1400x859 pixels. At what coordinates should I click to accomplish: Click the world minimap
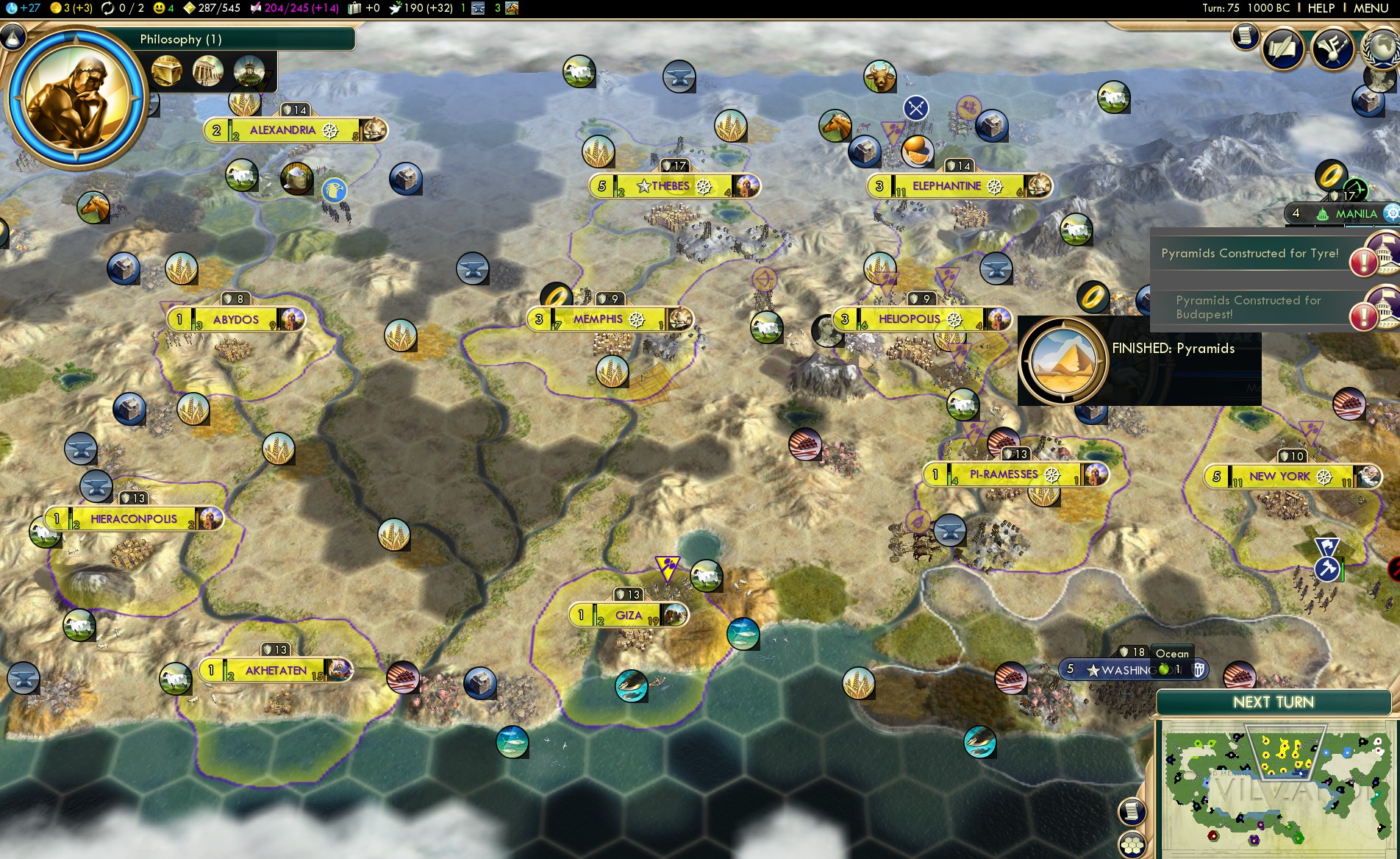click(1276, 788)
